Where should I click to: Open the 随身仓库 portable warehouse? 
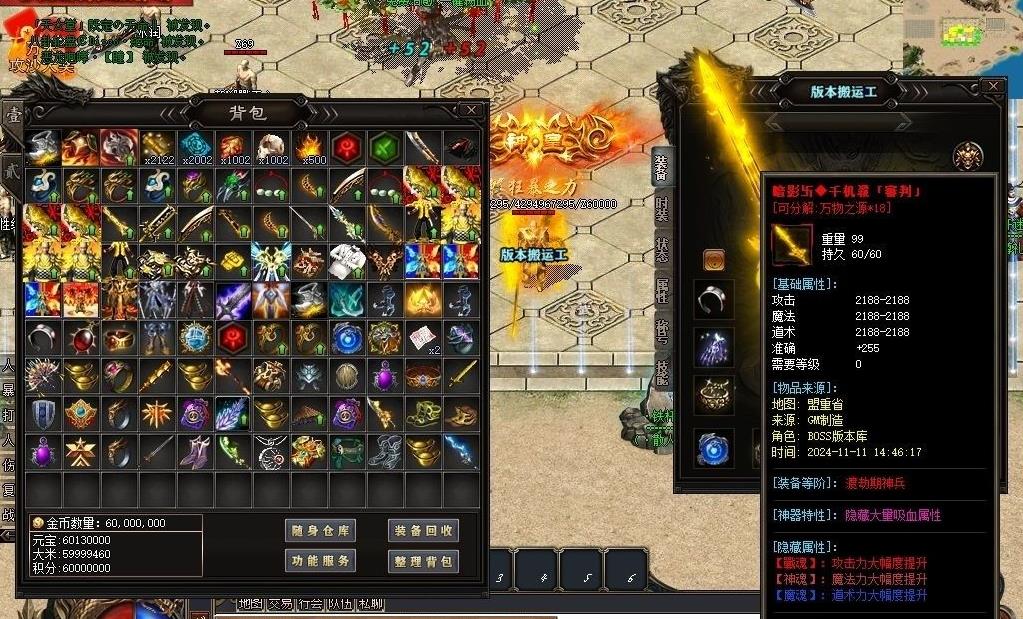[x=320, y=531]
